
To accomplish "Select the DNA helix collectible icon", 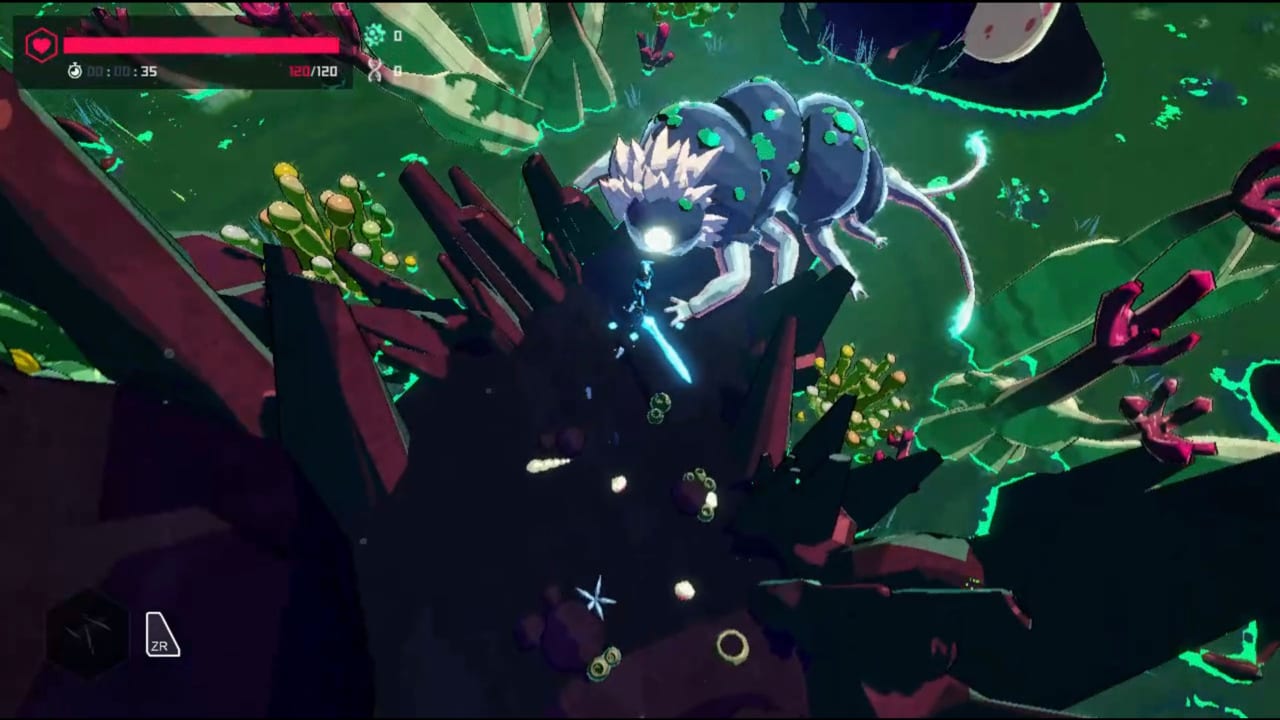I will point(375,69).
